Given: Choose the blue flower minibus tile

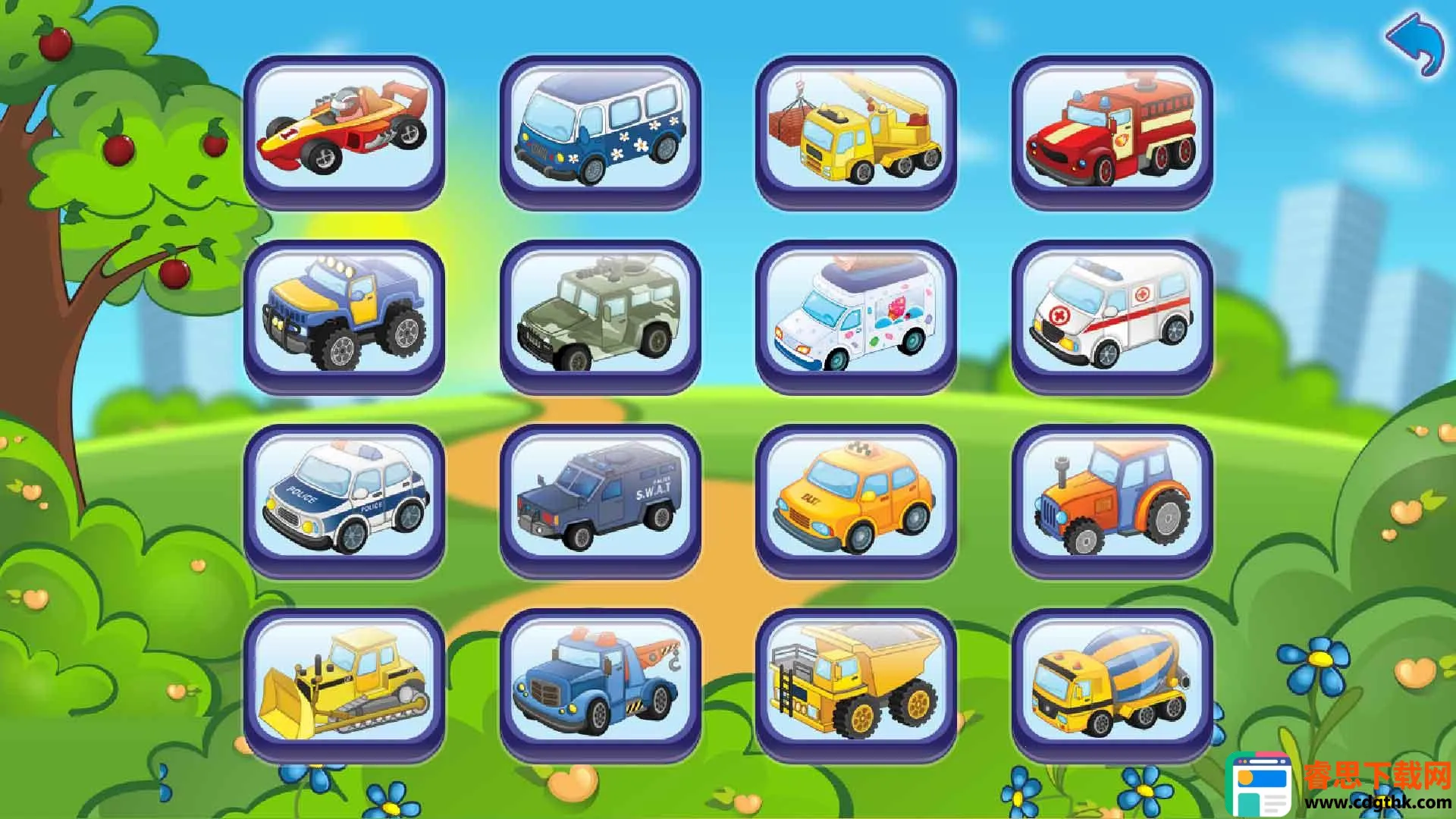Looking at the screenshot, I should pos(600,130).
